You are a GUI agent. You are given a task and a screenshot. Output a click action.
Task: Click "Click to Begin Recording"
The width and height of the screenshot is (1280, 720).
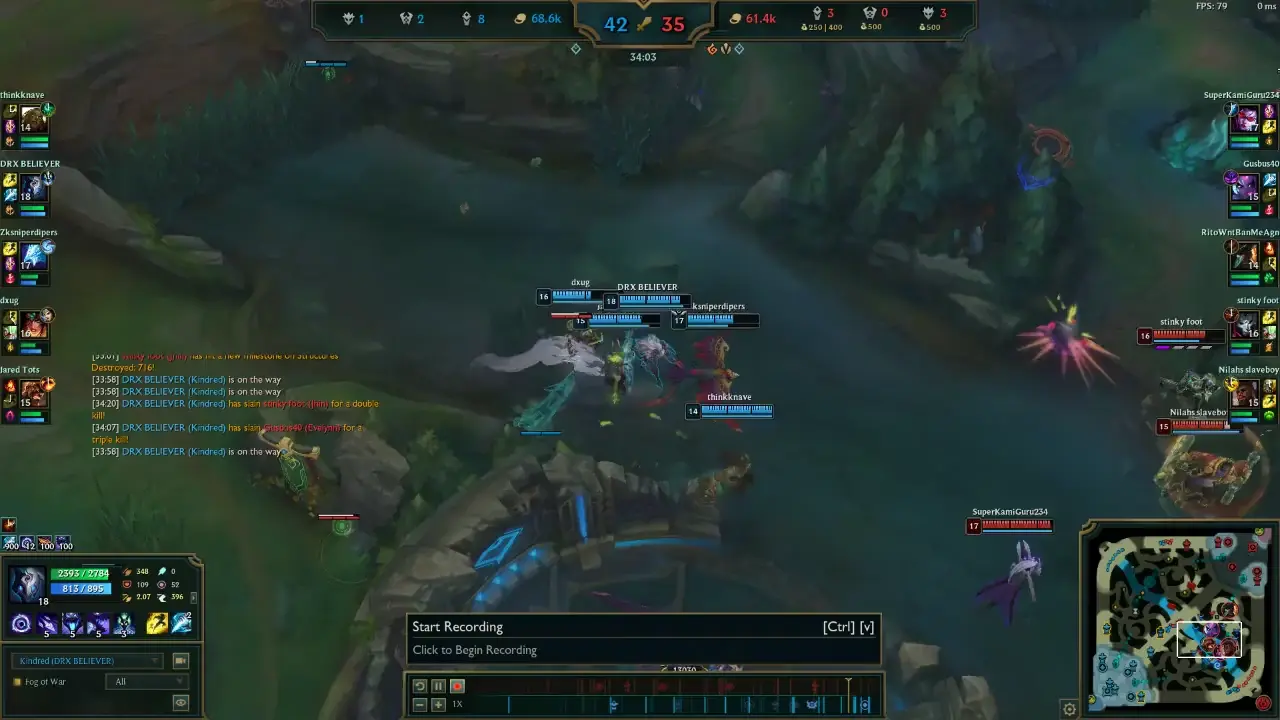(x=475, y=649)
